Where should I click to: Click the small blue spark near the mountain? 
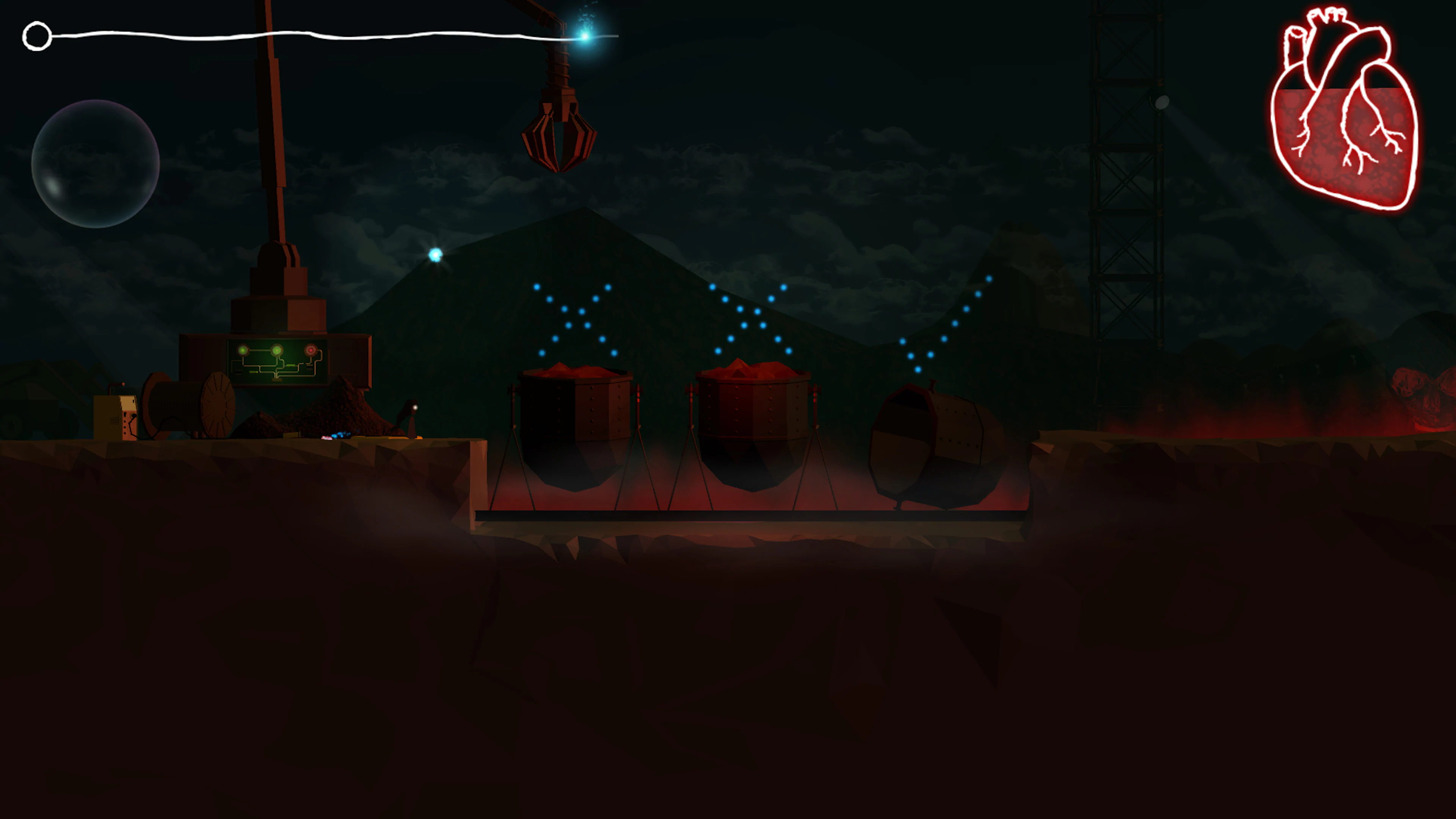[x=435, y=255]
